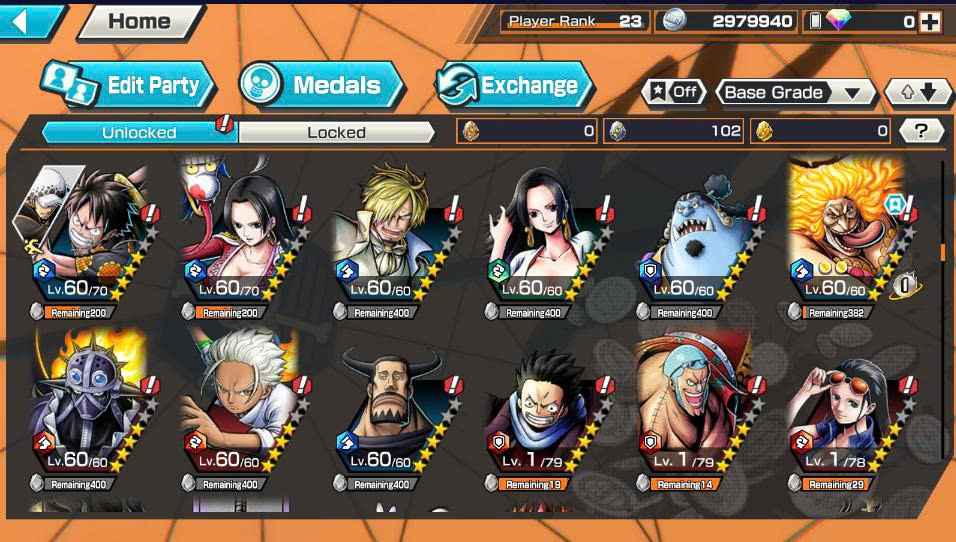Open the question mark help button
Image resolution: width=956 pixels, height=542 pixels.
tap(921, 131)
